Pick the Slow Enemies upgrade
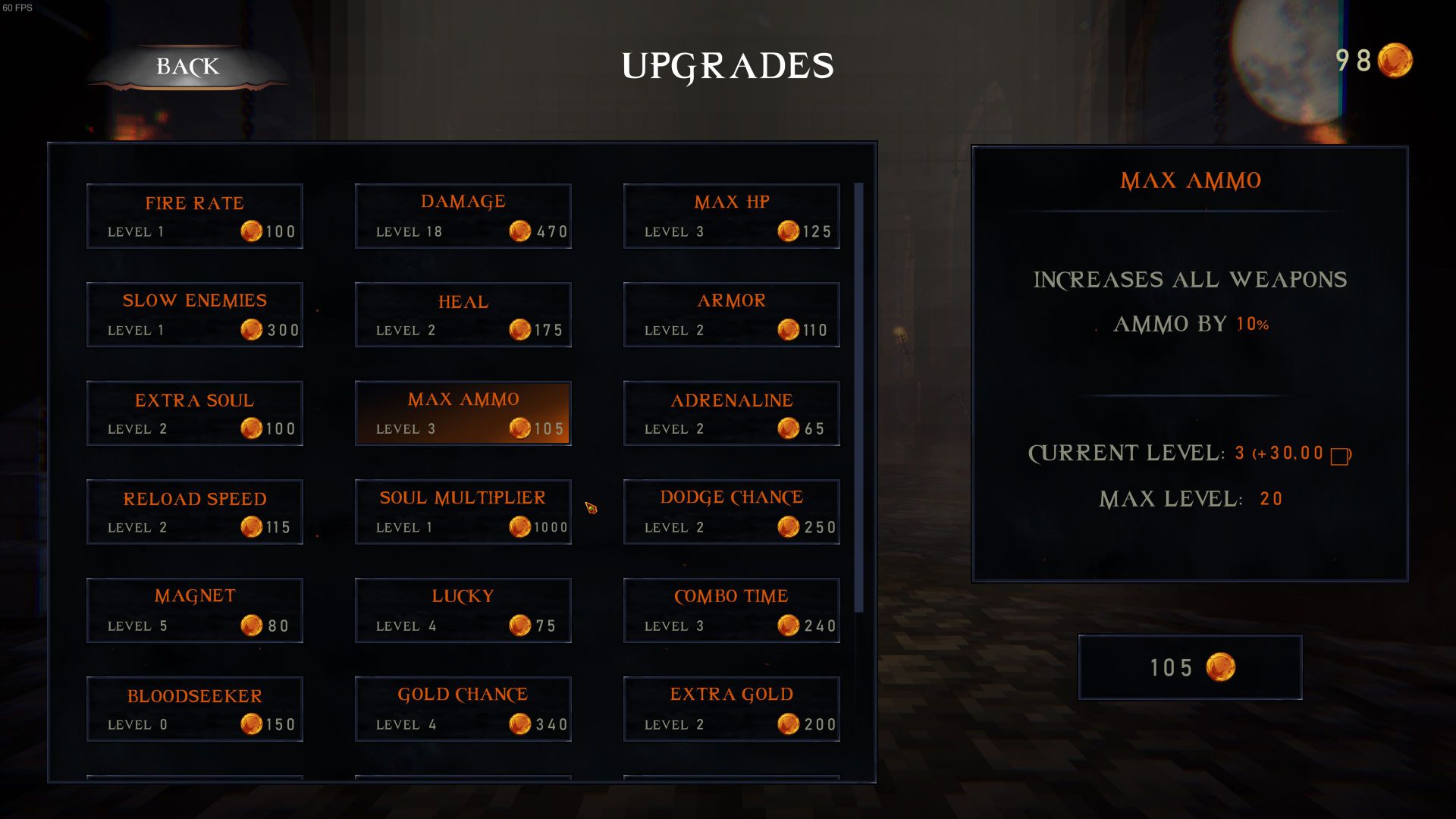1456x819 pixels. click(x=195, y=315)
